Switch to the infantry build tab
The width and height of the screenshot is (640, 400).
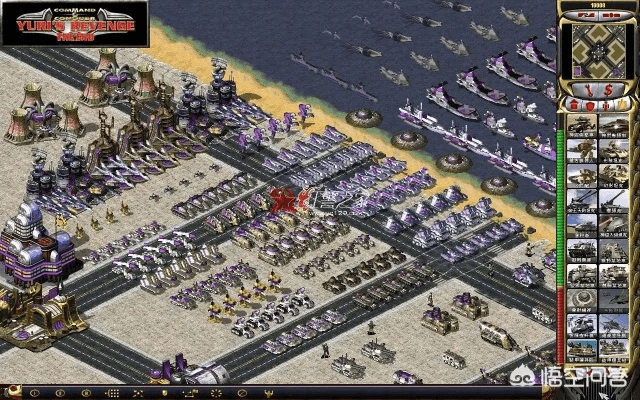[x=605, y=104]
